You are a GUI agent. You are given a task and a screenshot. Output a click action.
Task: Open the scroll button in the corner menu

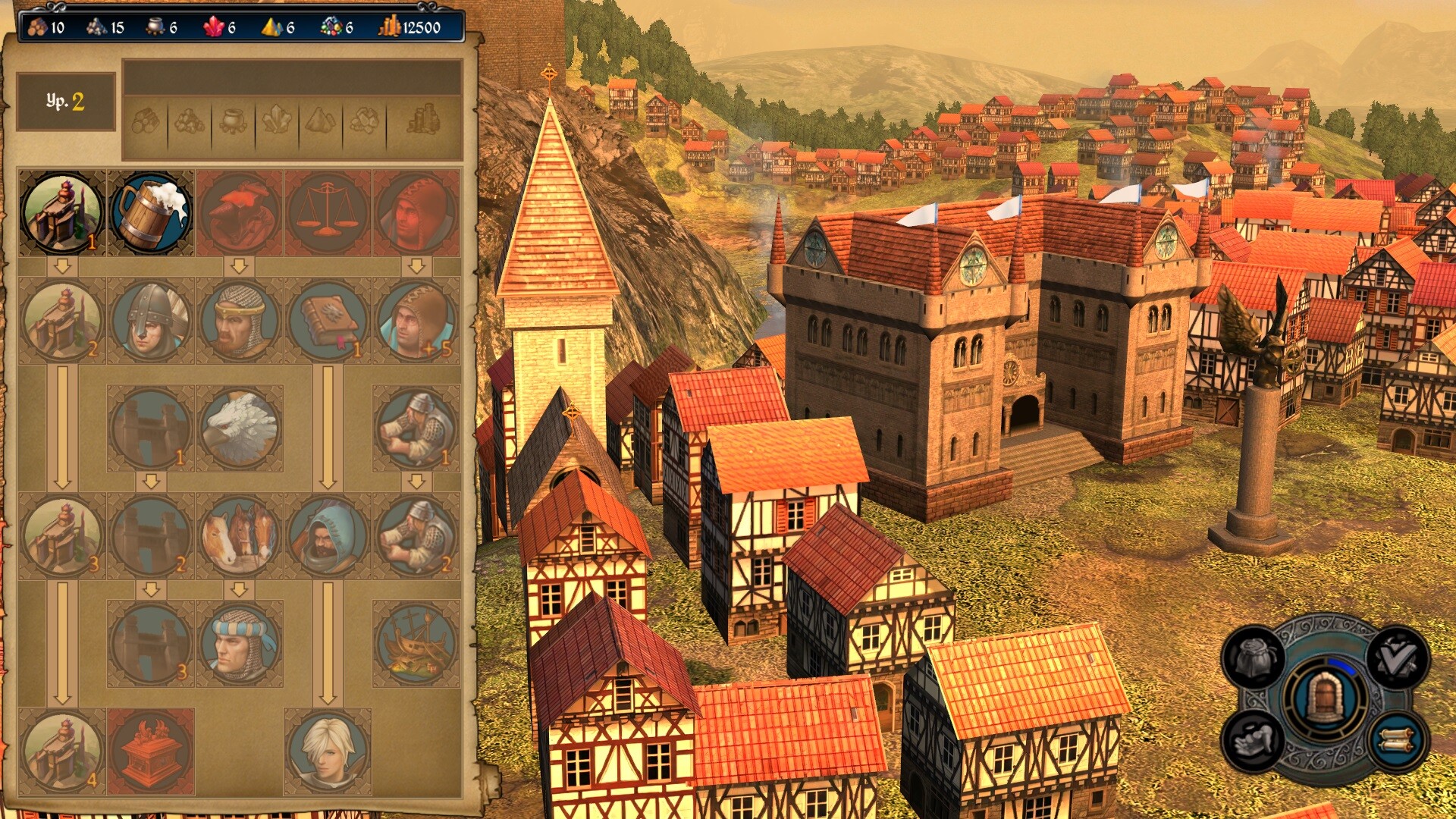click(x=1397, y=740)
